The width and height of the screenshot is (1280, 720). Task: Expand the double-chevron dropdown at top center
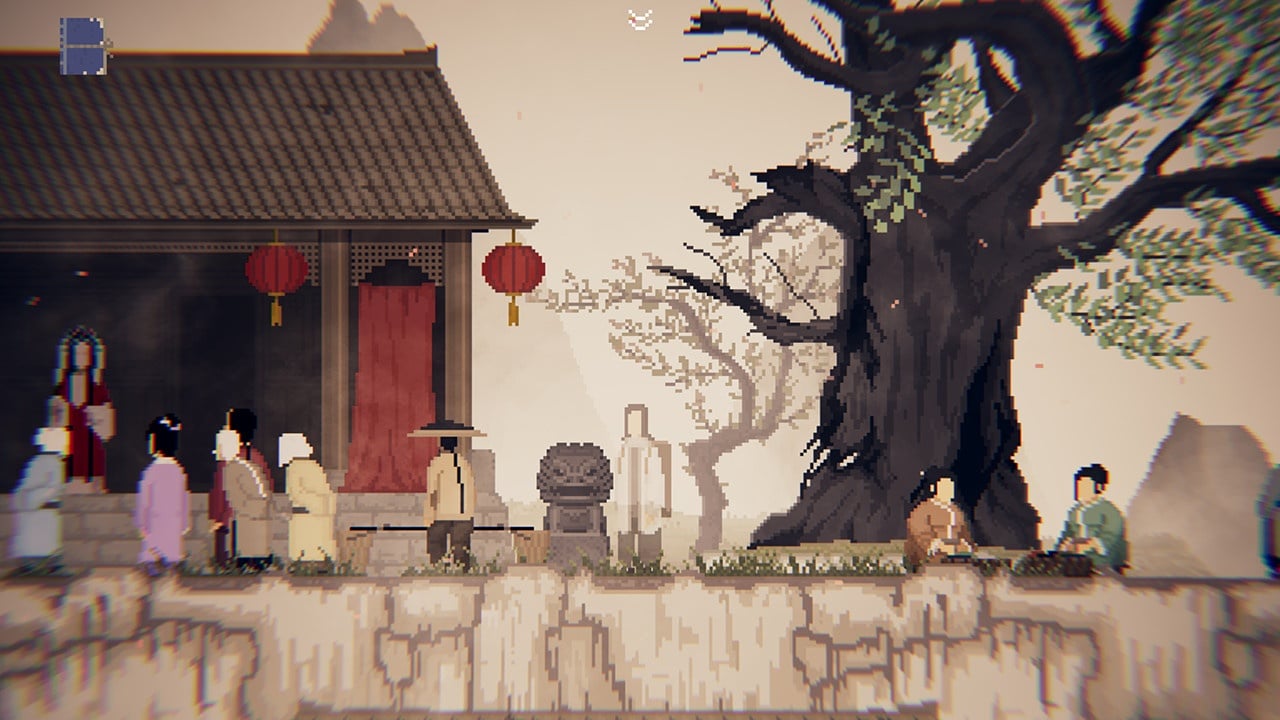[640, 18]
